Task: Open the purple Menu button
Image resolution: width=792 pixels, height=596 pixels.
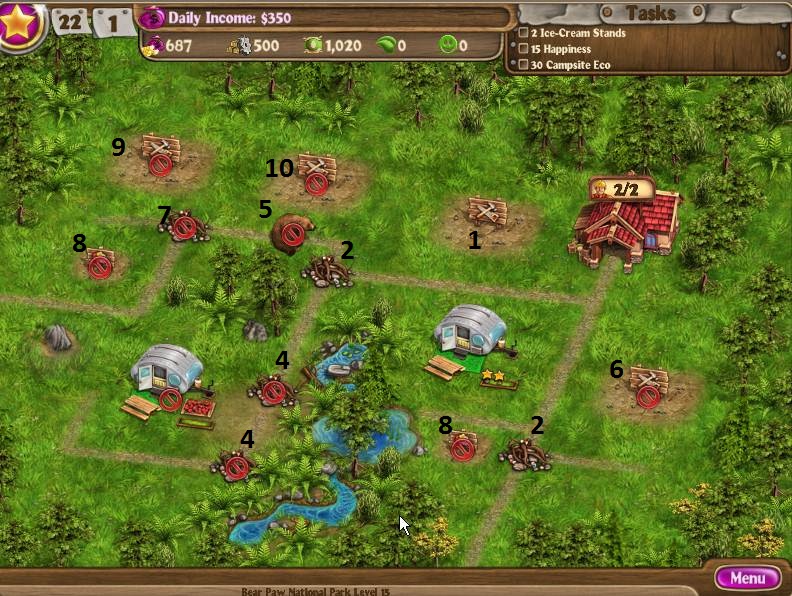Action: pyautogui.click(x=747, y=577)
